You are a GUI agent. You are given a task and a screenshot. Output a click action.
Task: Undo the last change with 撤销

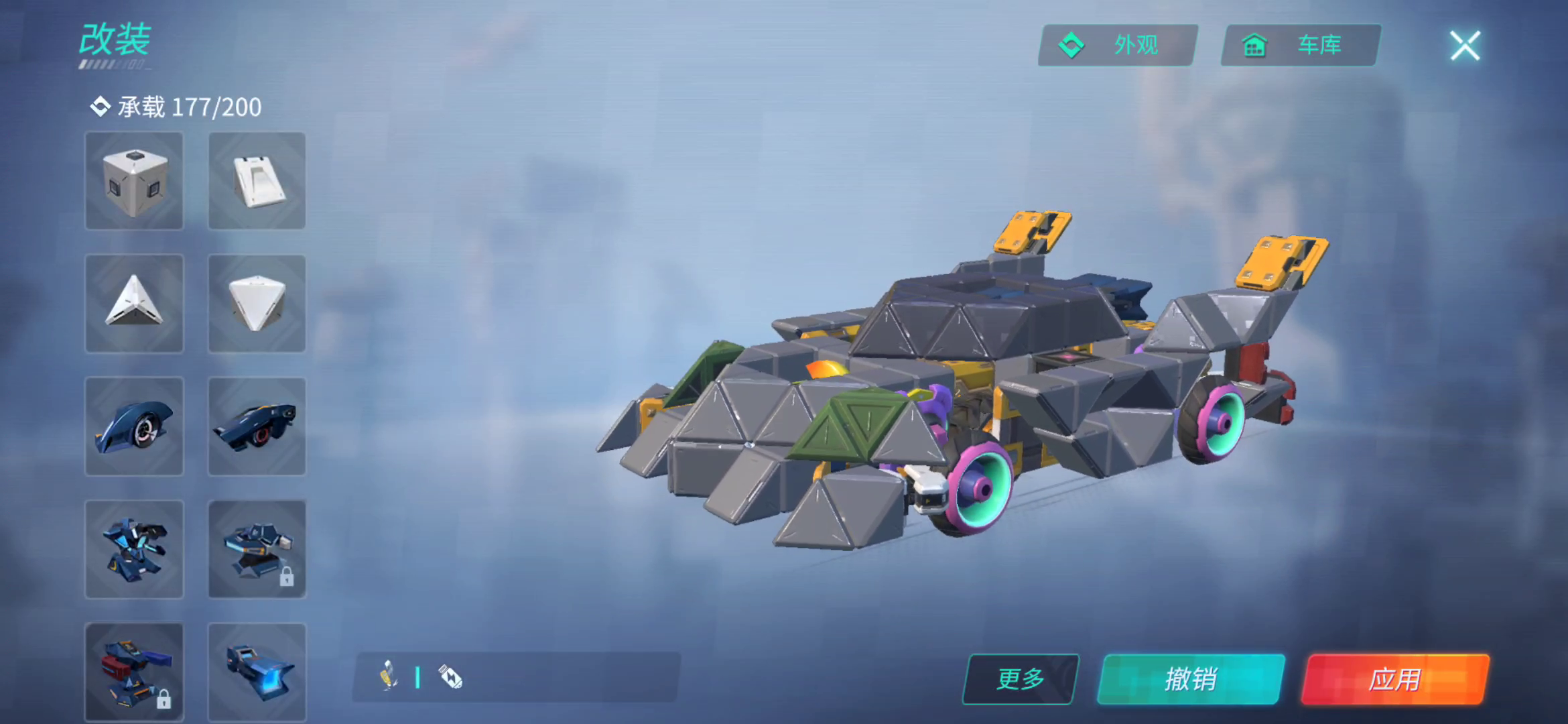[1191, 679]
